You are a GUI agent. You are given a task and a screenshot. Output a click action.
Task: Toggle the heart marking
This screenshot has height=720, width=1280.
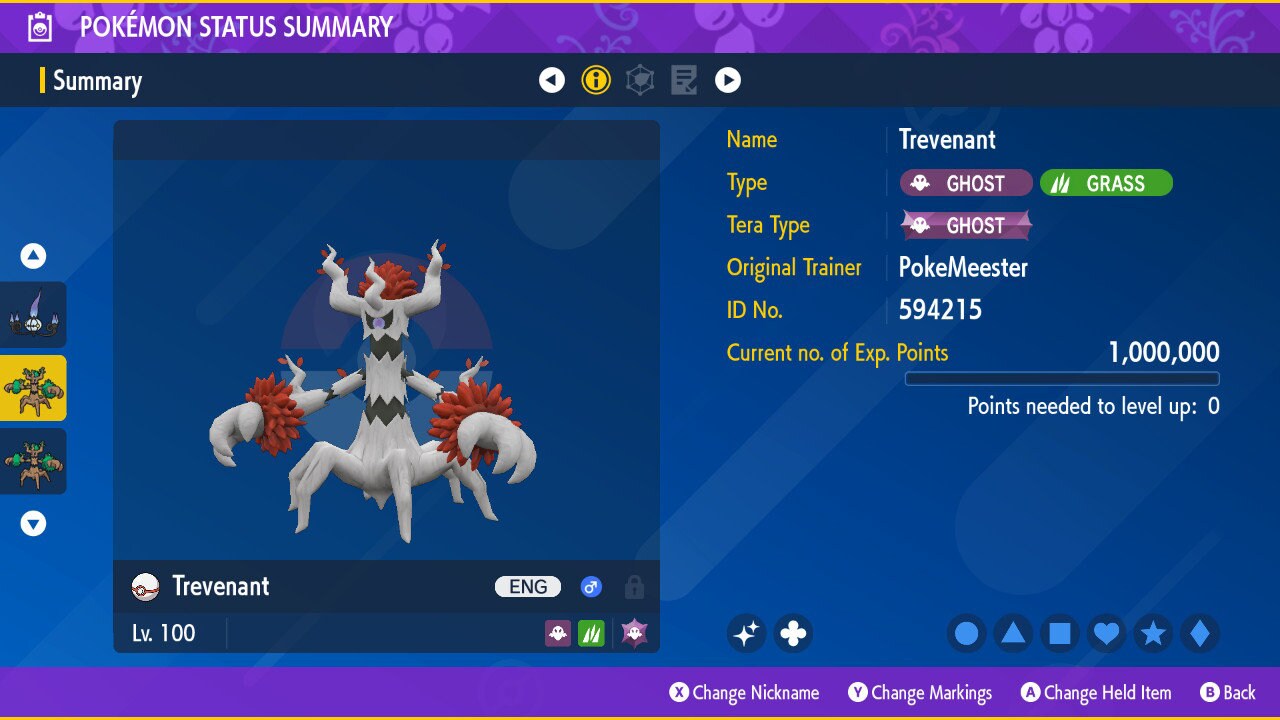pos(1106,633)
